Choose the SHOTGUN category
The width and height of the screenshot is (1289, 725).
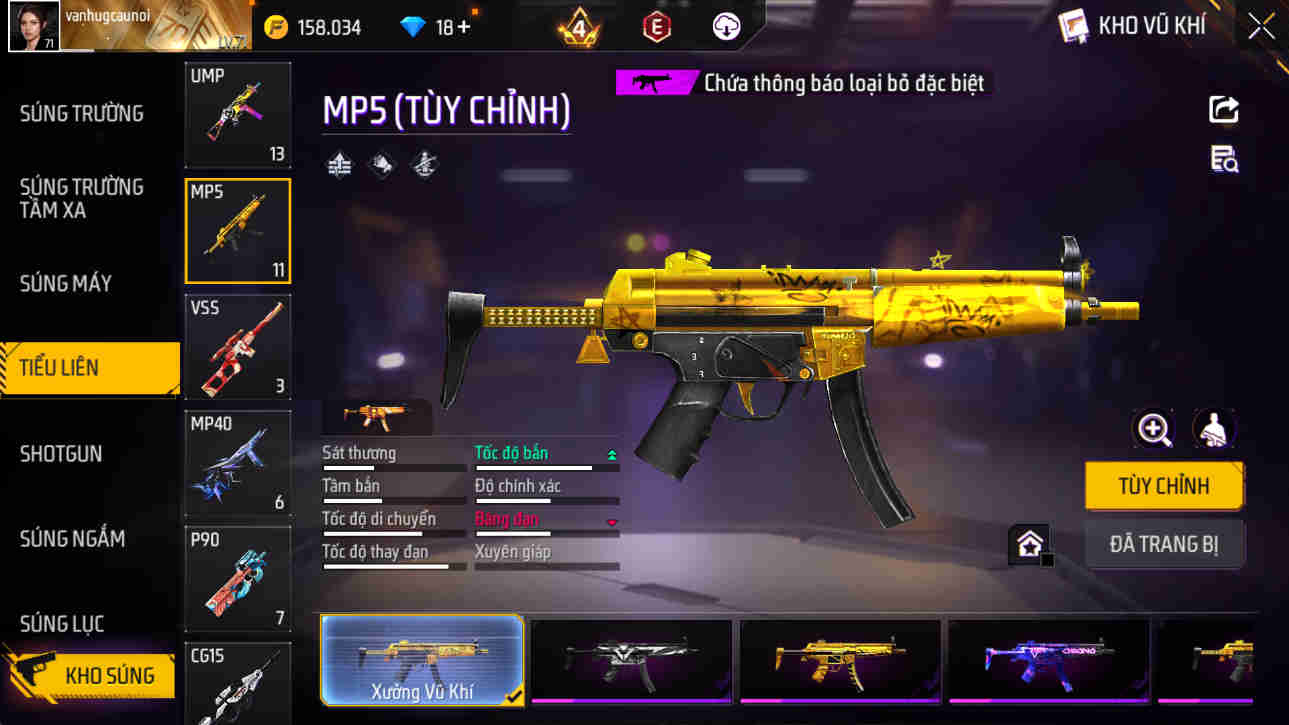(x=61, y=453)
